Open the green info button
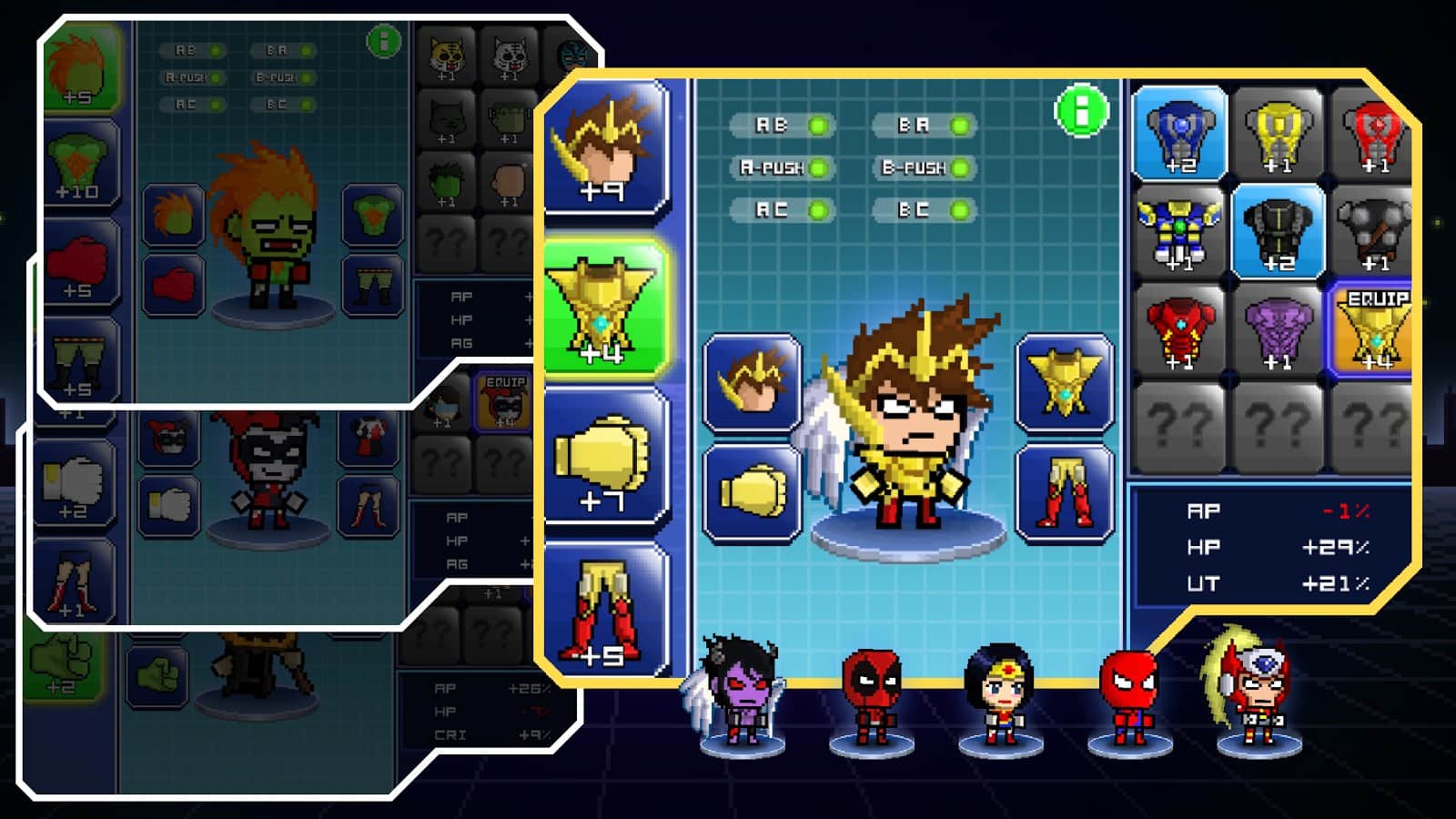Screen dimensions: 1456x819 1081,112
